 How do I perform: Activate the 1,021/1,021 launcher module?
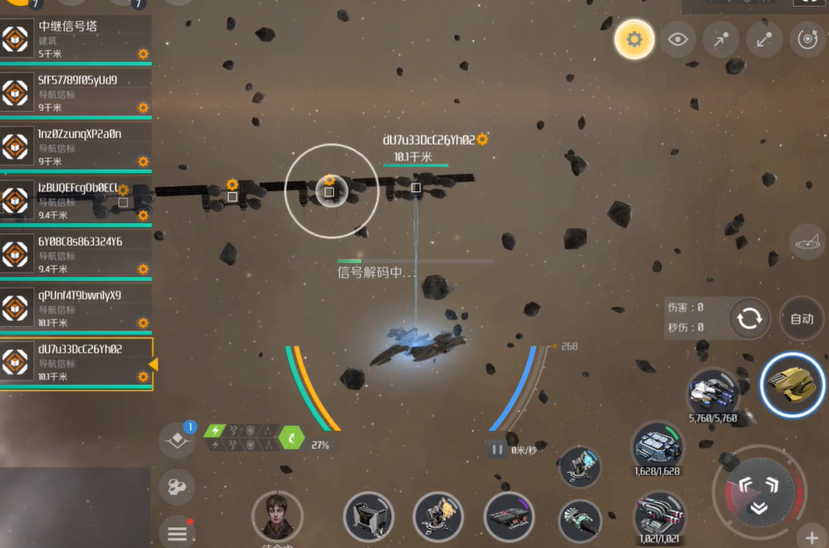659,514
